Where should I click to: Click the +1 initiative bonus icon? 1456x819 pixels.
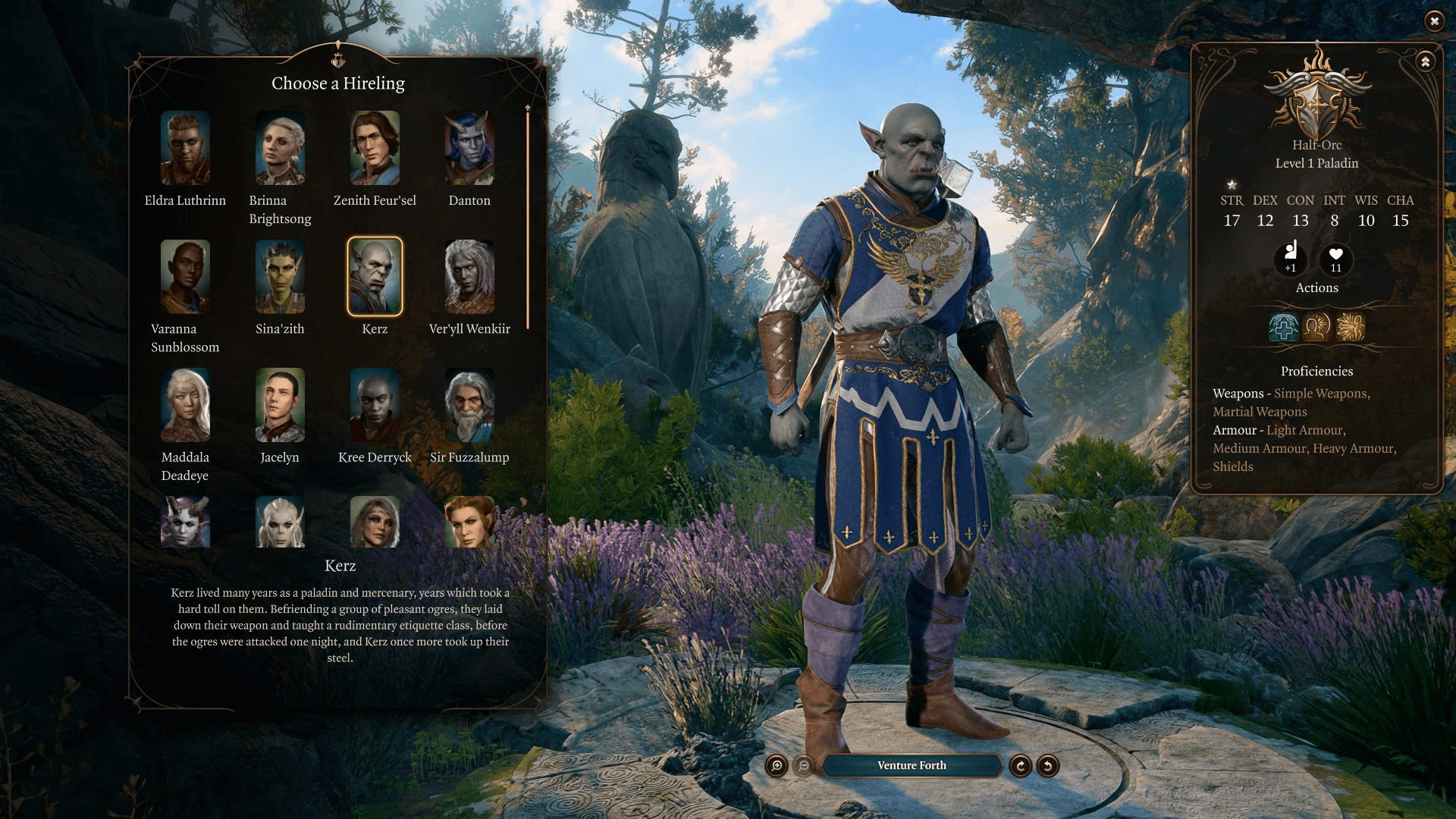(x=1290, y=261)
